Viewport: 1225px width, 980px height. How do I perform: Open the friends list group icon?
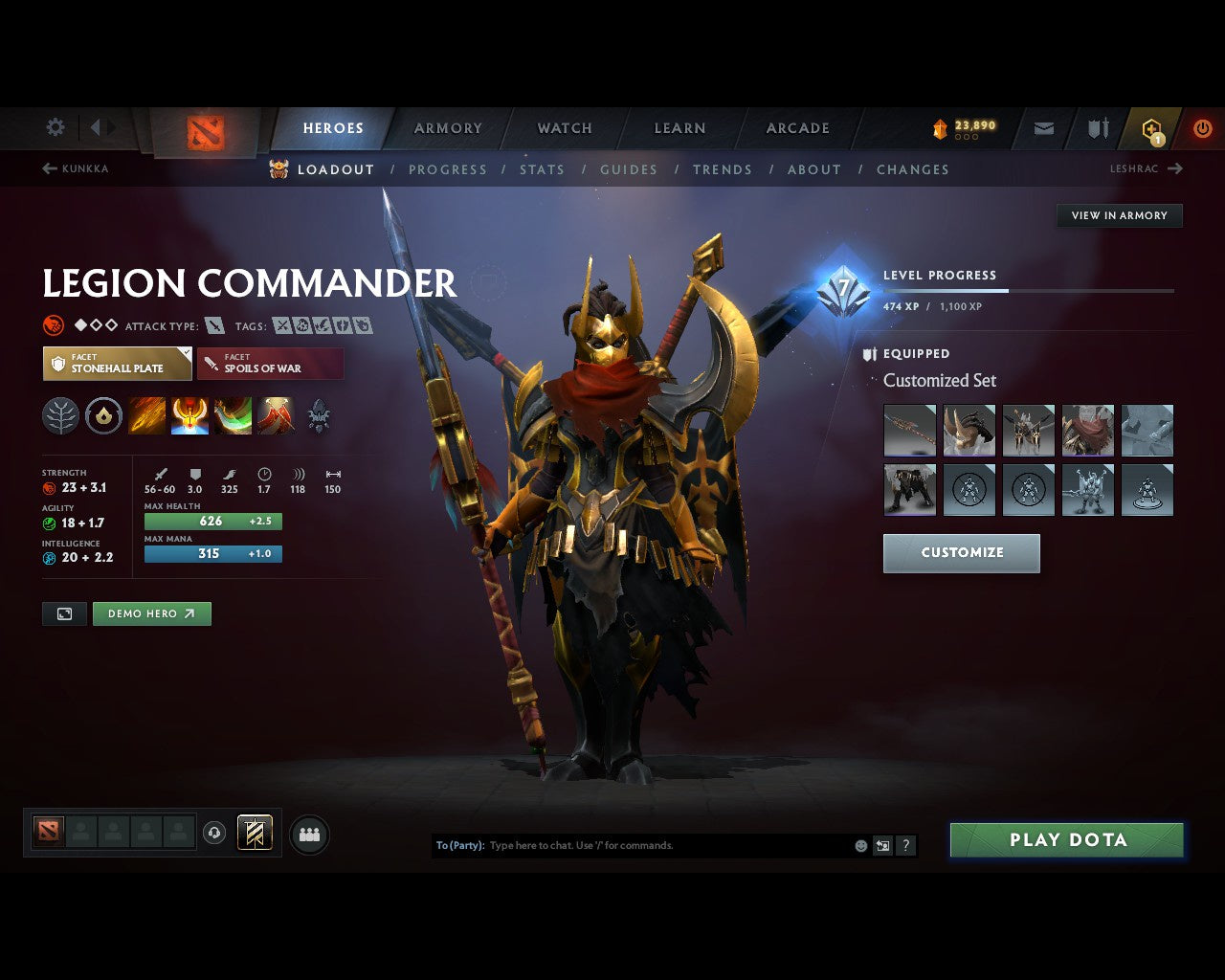tap(308, 834)
